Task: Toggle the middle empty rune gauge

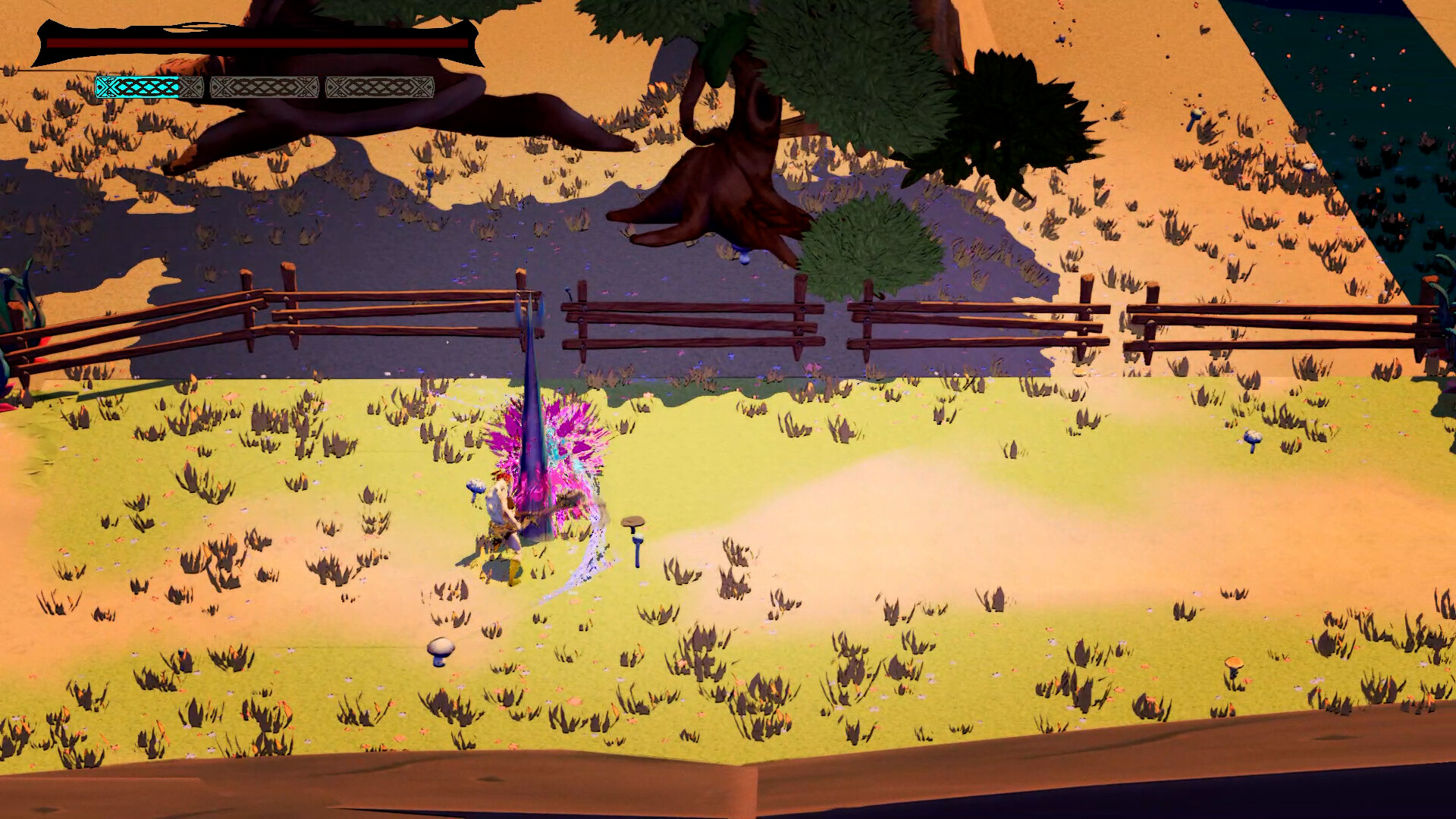Action: (x=264, y=86)
